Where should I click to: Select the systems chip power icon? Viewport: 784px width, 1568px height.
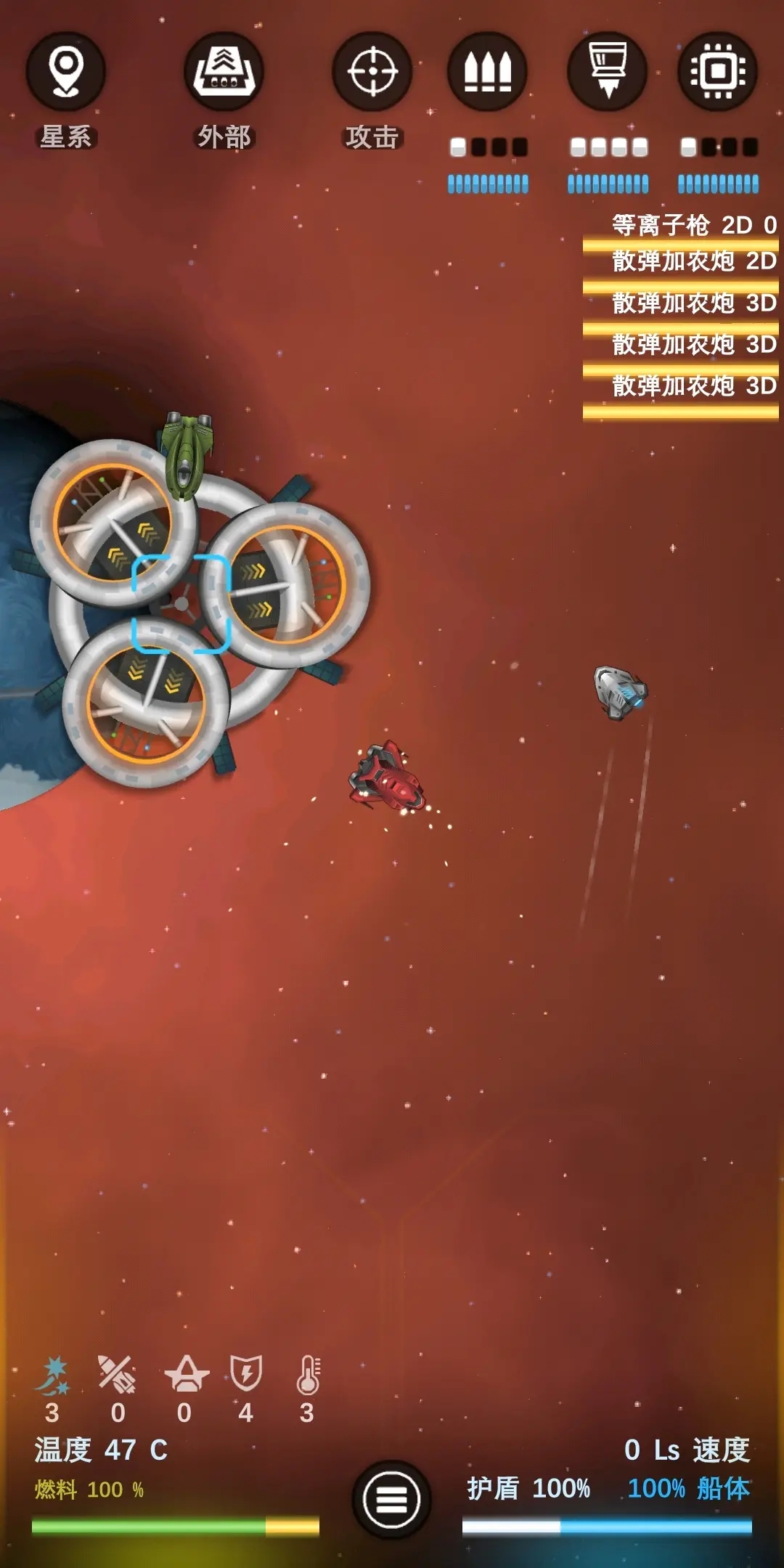coord(717,73)
